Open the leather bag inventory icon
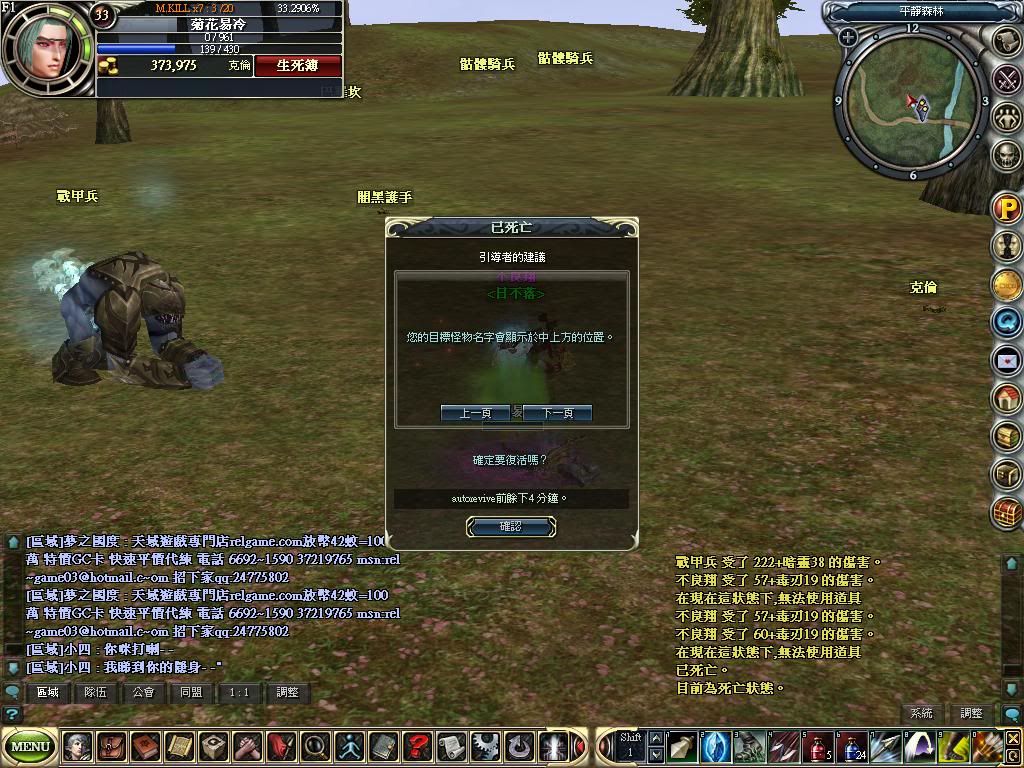 (112, 746)
